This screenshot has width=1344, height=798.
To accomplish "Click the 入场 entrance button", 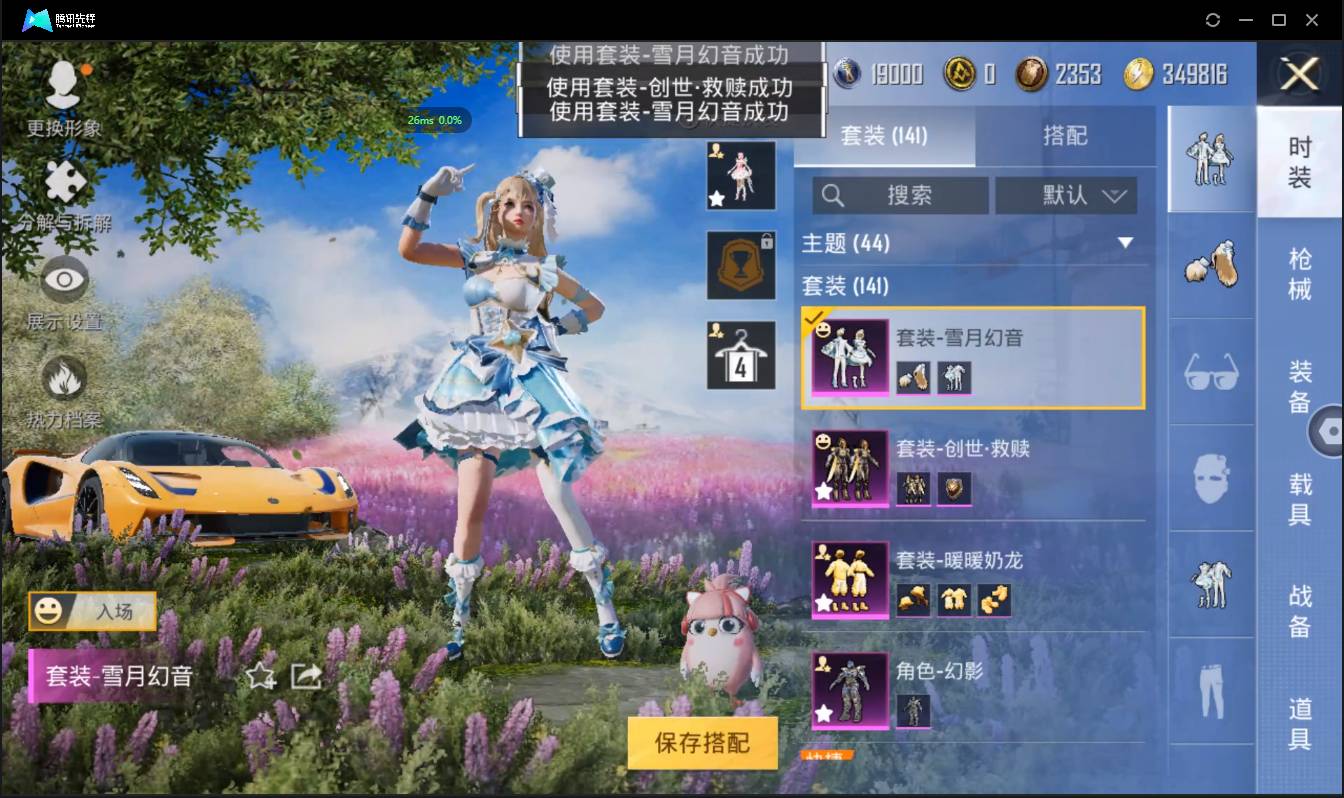I will click(x=92, y=613).
